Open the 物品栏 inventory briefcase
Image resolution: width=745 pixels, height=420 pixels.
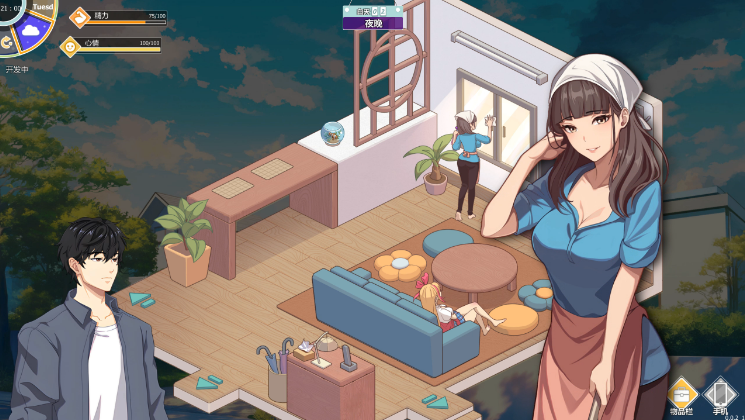point(680,393)
